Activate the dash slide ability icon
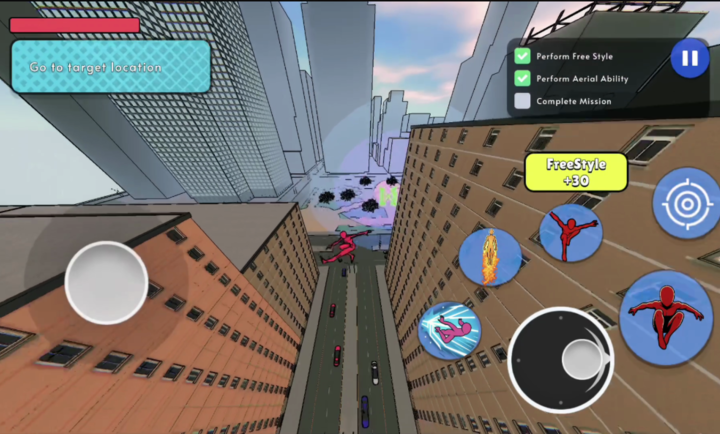 click(x=450, y=331)
